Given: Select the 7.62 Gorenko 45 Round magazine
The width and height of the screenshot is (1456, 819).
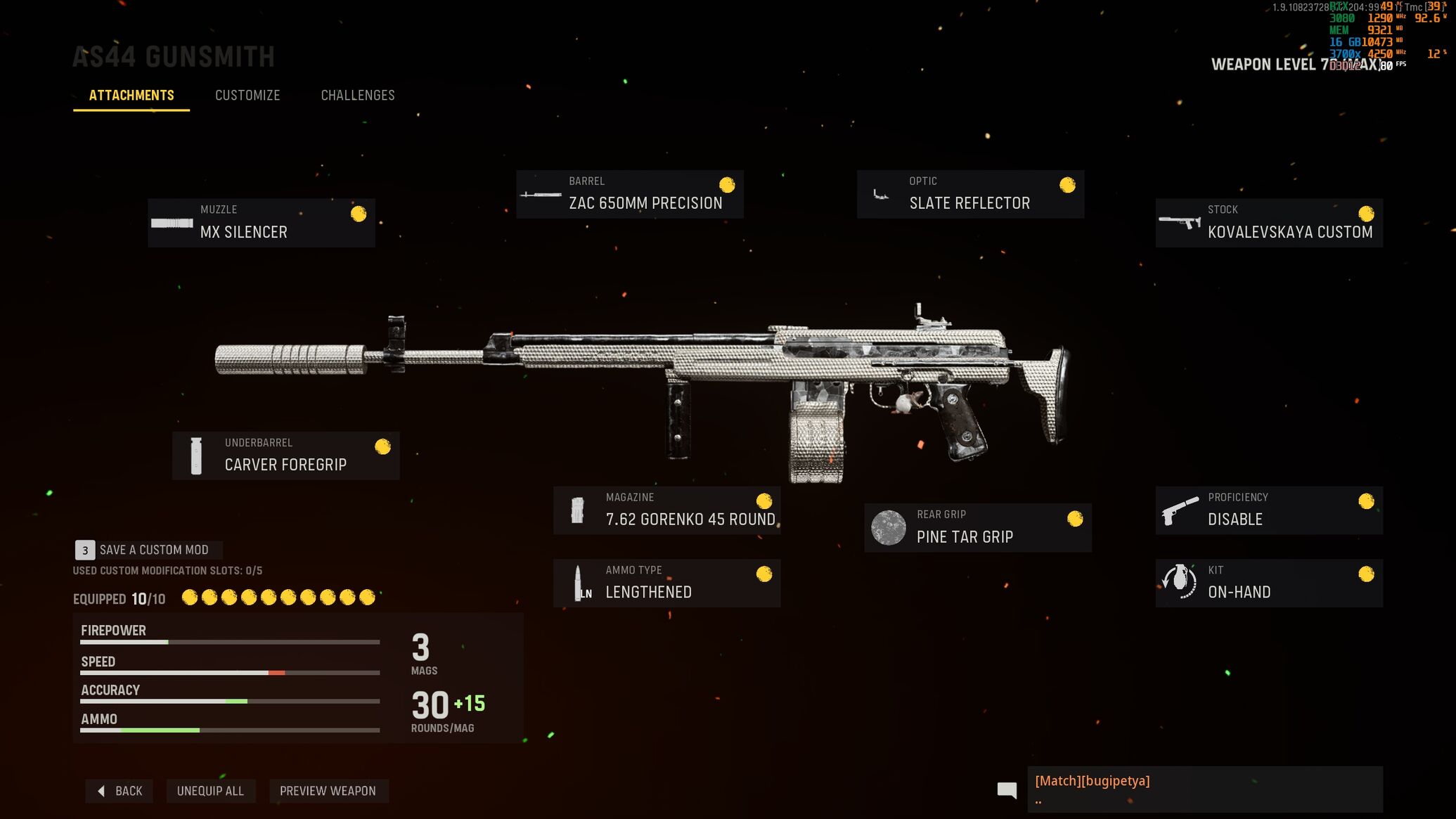Looking at the screenshot, I should (x=666, y=510).
